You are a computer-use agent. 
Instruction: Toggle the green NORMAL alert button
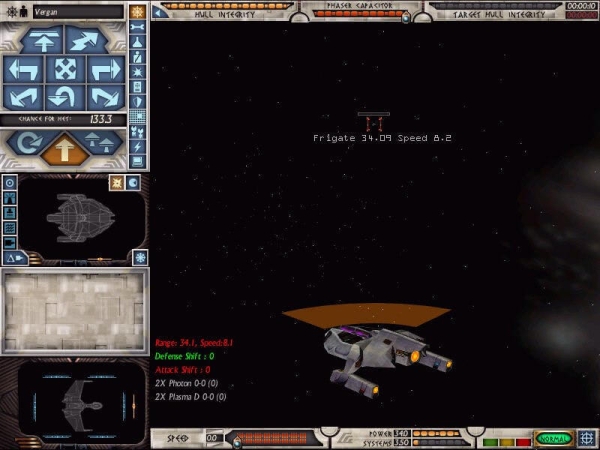[552, 439]
